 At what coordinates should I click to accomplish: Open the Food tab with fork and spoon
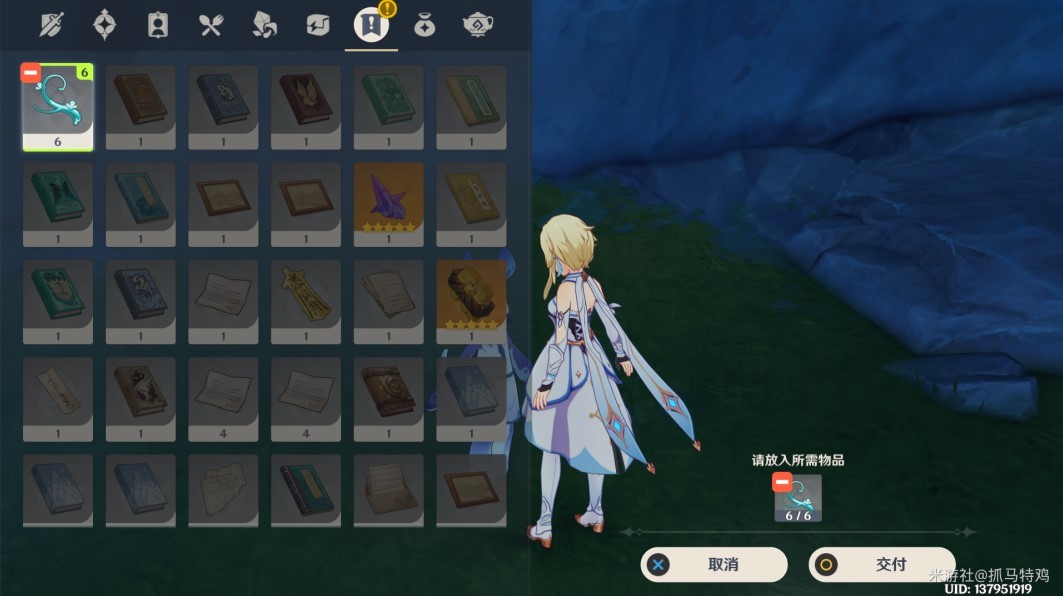tap(211, 25)
